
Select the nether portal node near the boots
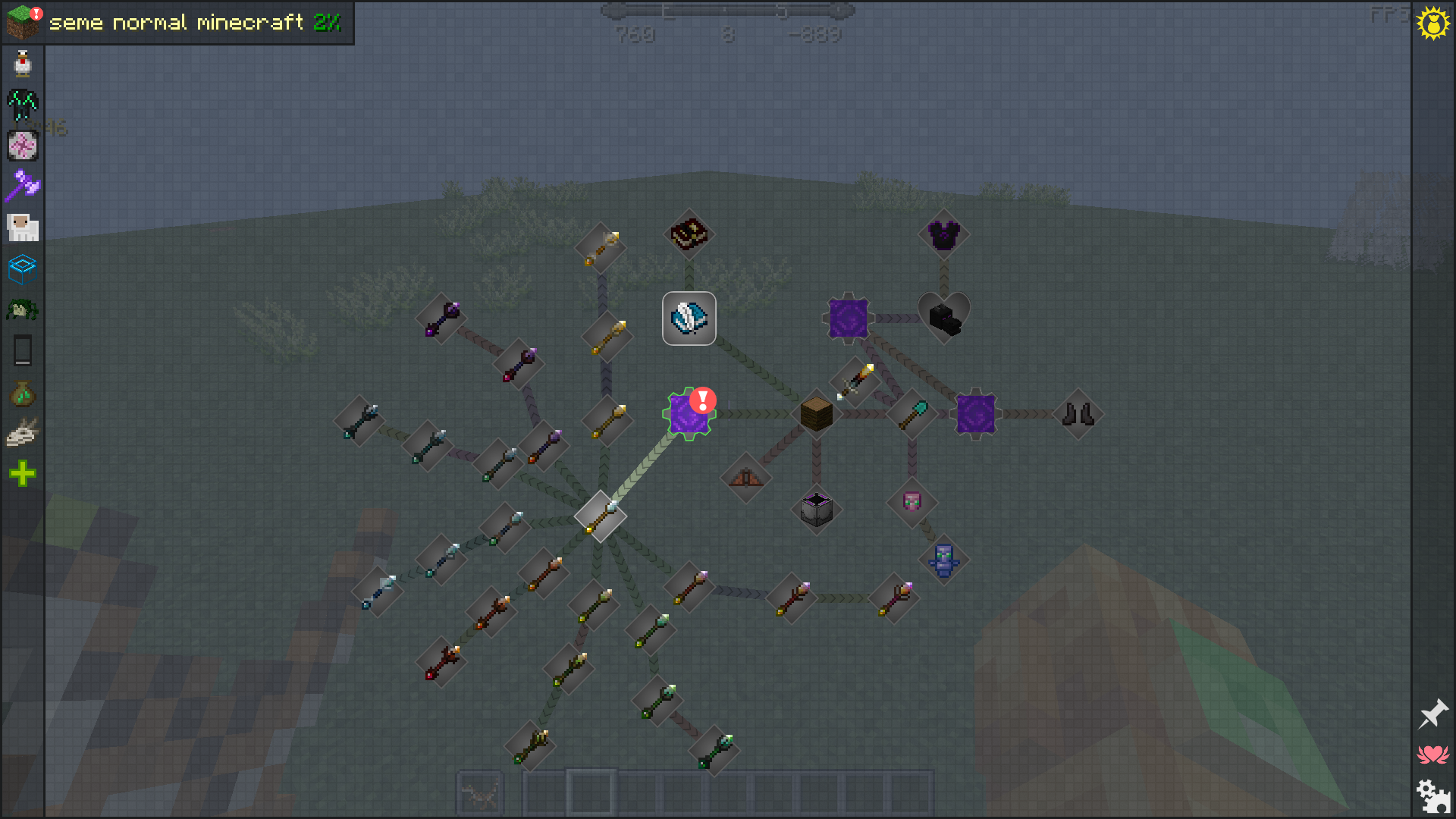click(x=974, y=413)
